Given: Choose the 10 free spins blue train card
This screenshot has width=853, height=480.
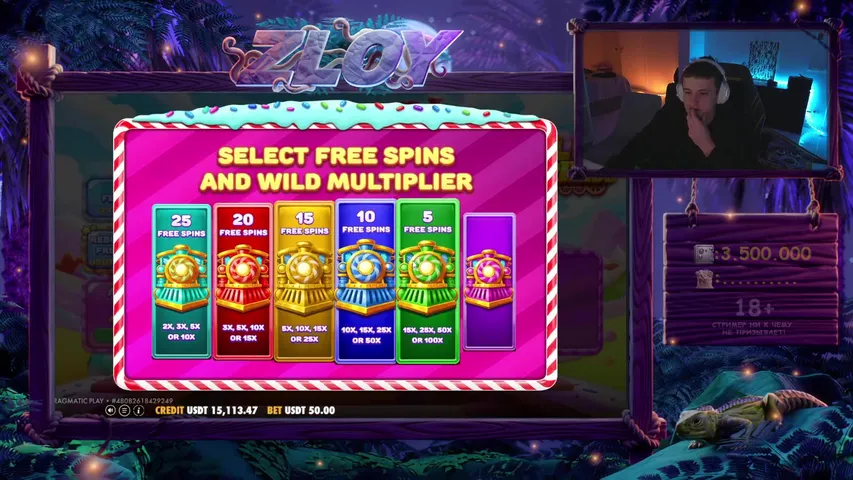Looking at the screenshot, I should pos(365,280).
